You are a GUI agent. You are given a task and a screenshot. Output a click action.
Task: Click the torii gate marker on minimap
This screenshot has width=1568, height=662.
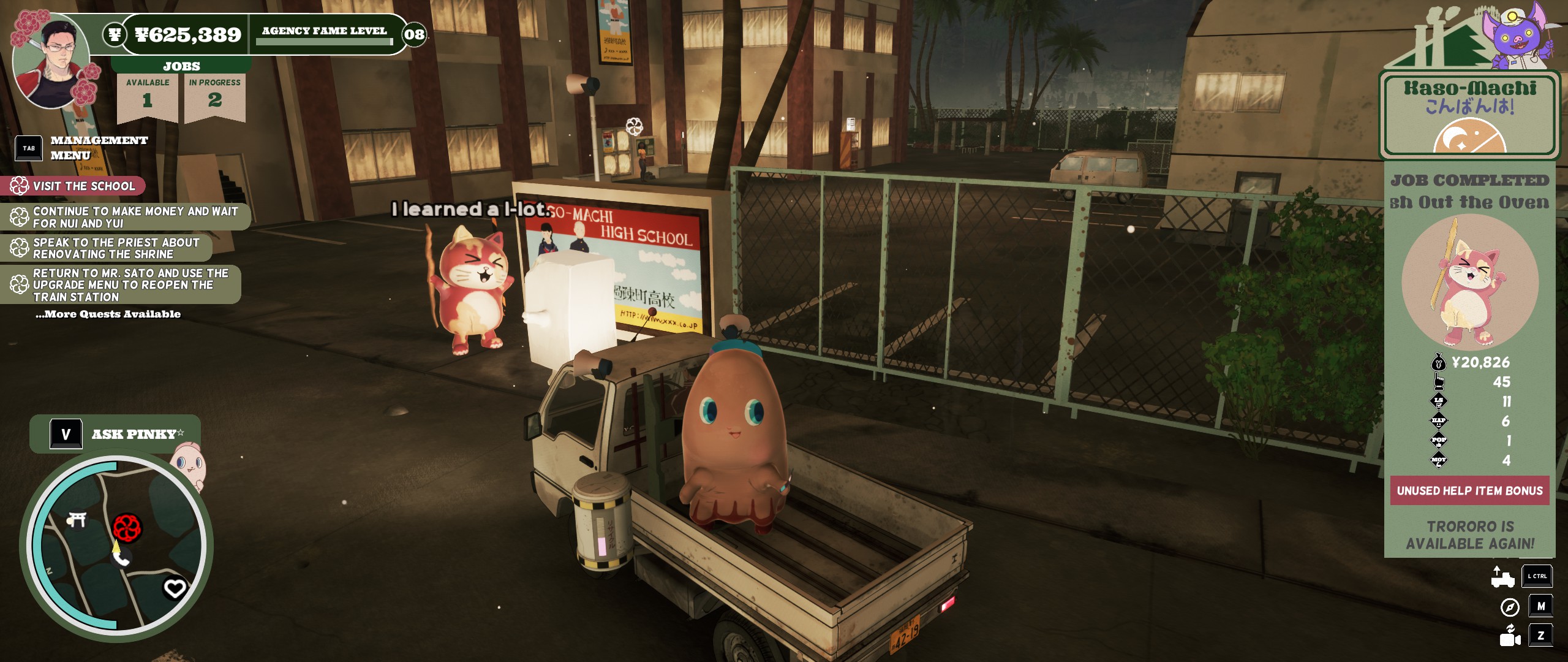(77, 520)
